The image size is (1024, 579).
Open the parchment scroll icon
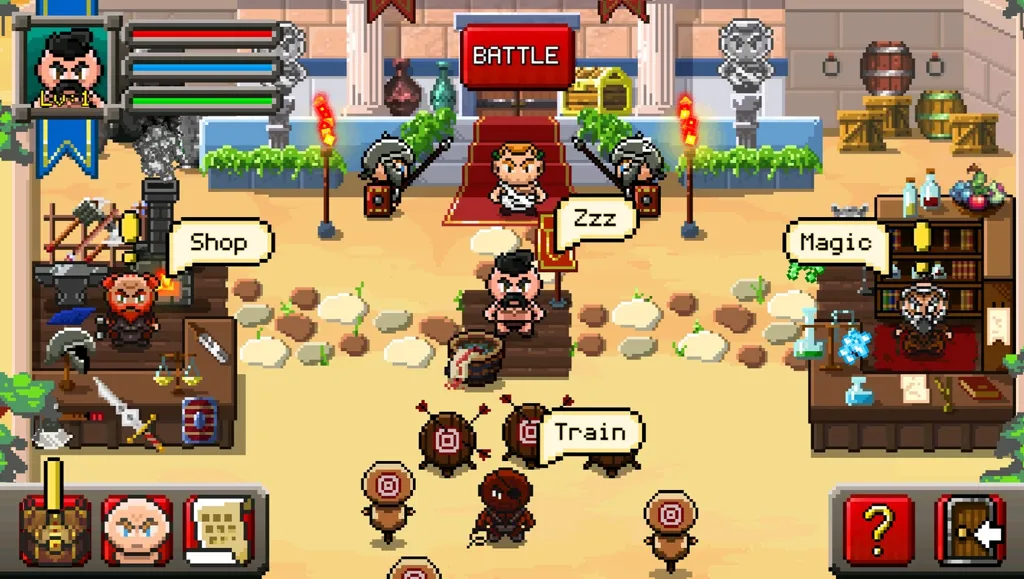(220, 529)
